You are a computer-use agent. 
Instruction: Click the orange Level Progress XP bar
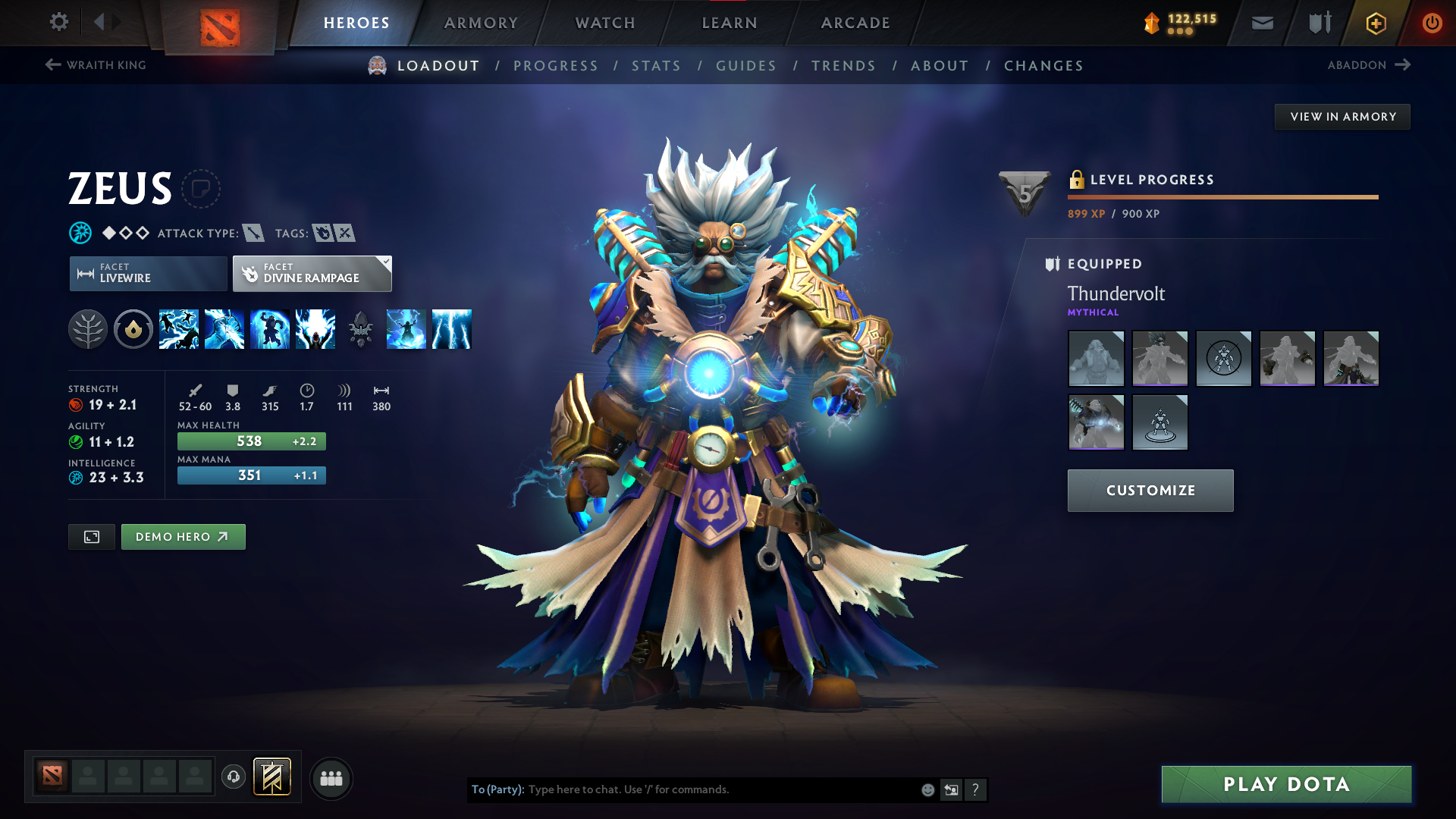point(1222,197)
